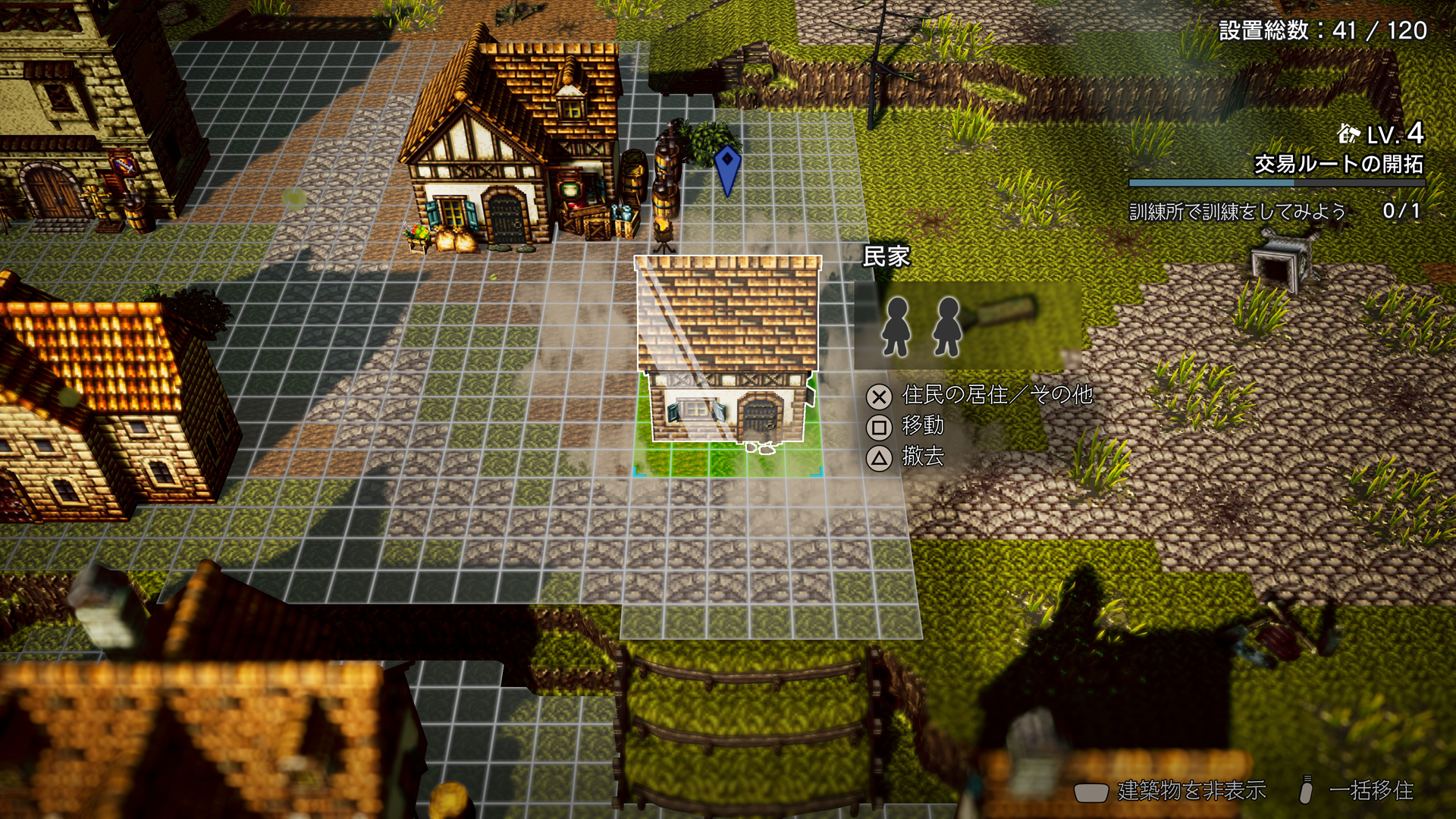Image resolution: width=1456 pixels, height=819 pixels.
Task: Select the 移動 (move) option
Action: click(x=921, y=426)
